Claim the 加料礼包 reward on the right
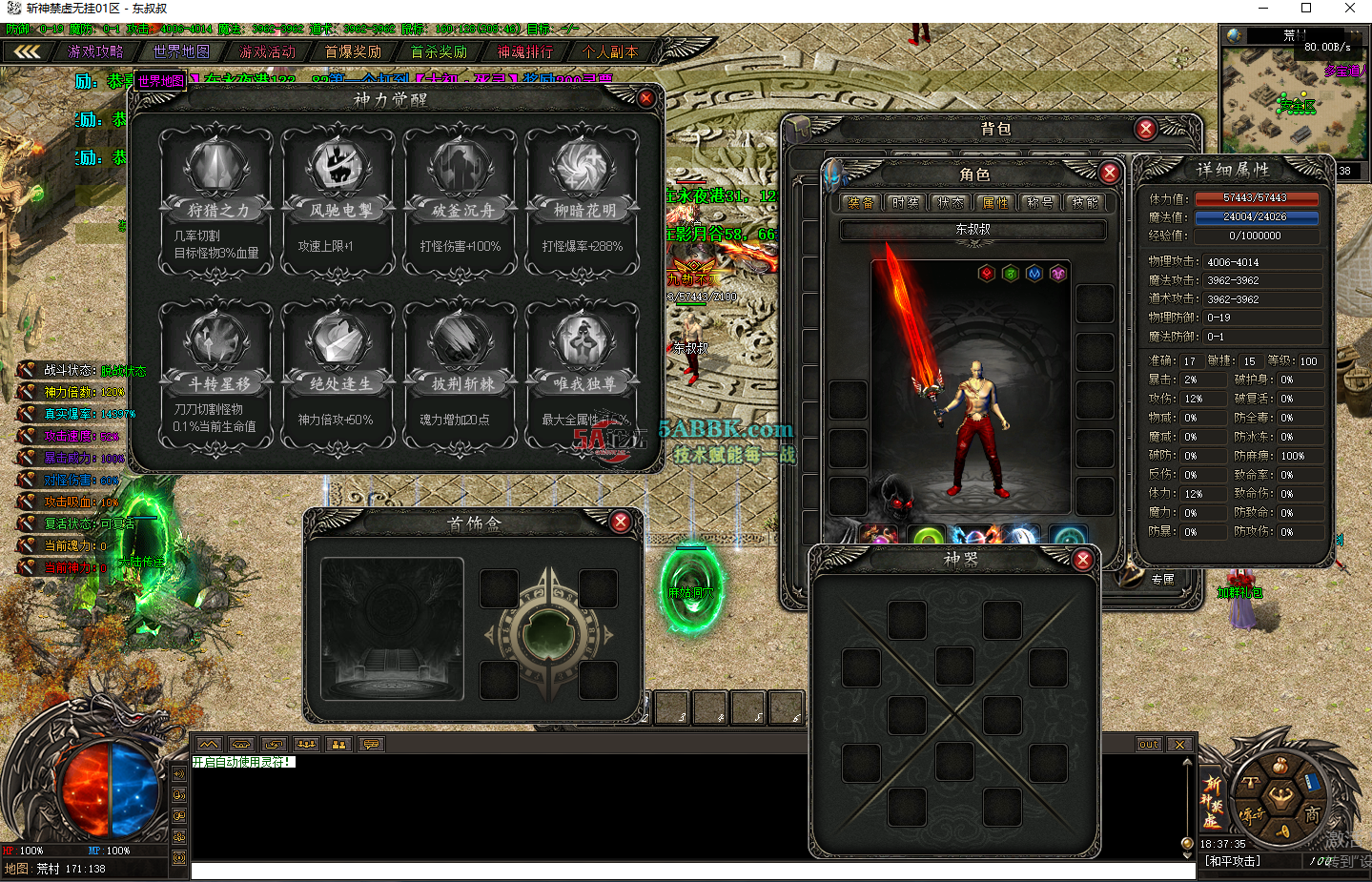 1241,592
